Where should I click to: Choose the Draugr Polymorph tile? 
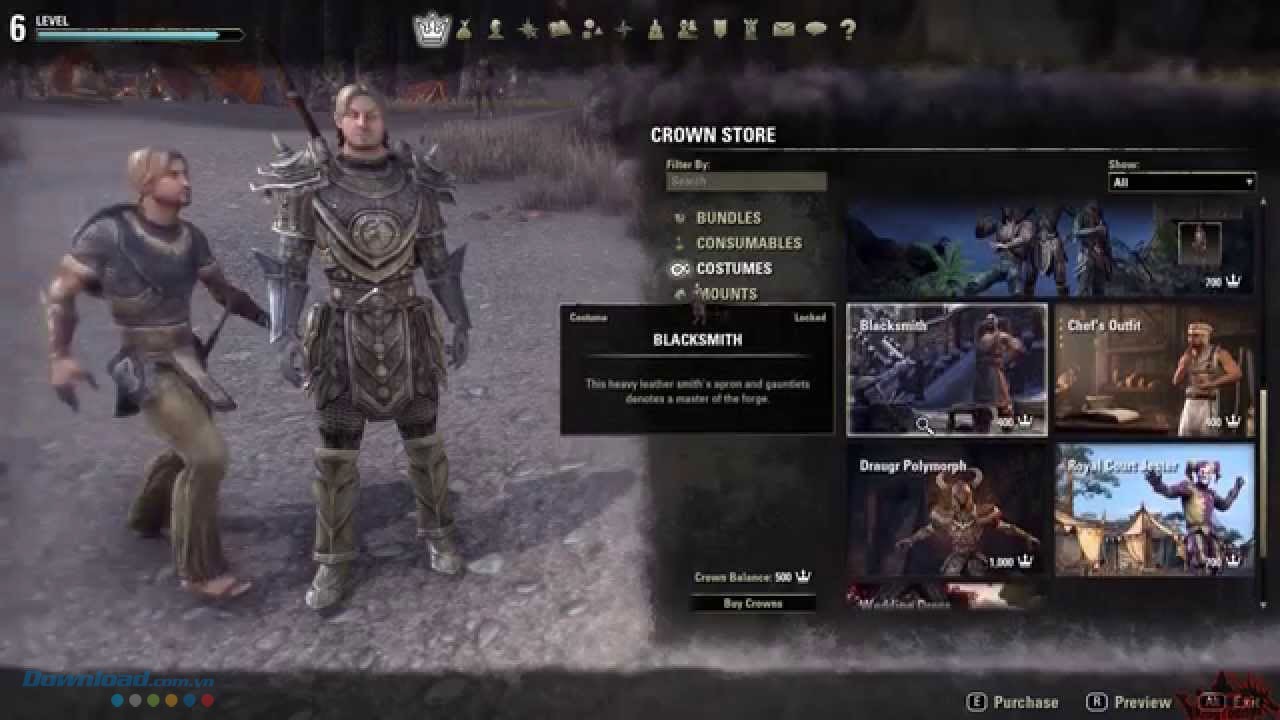tap(947, 510)
